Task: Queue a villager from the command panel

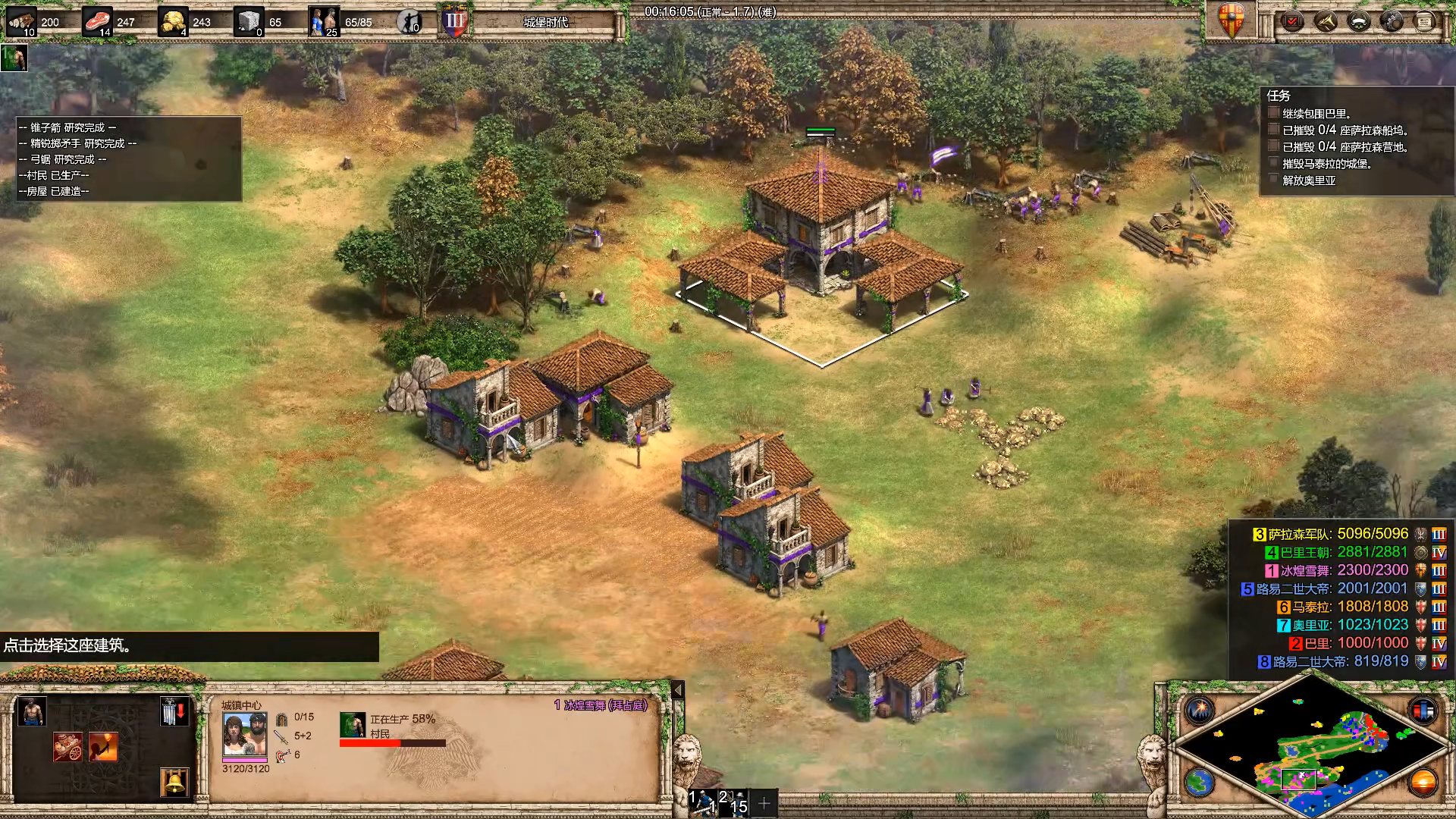Action: 31,712
